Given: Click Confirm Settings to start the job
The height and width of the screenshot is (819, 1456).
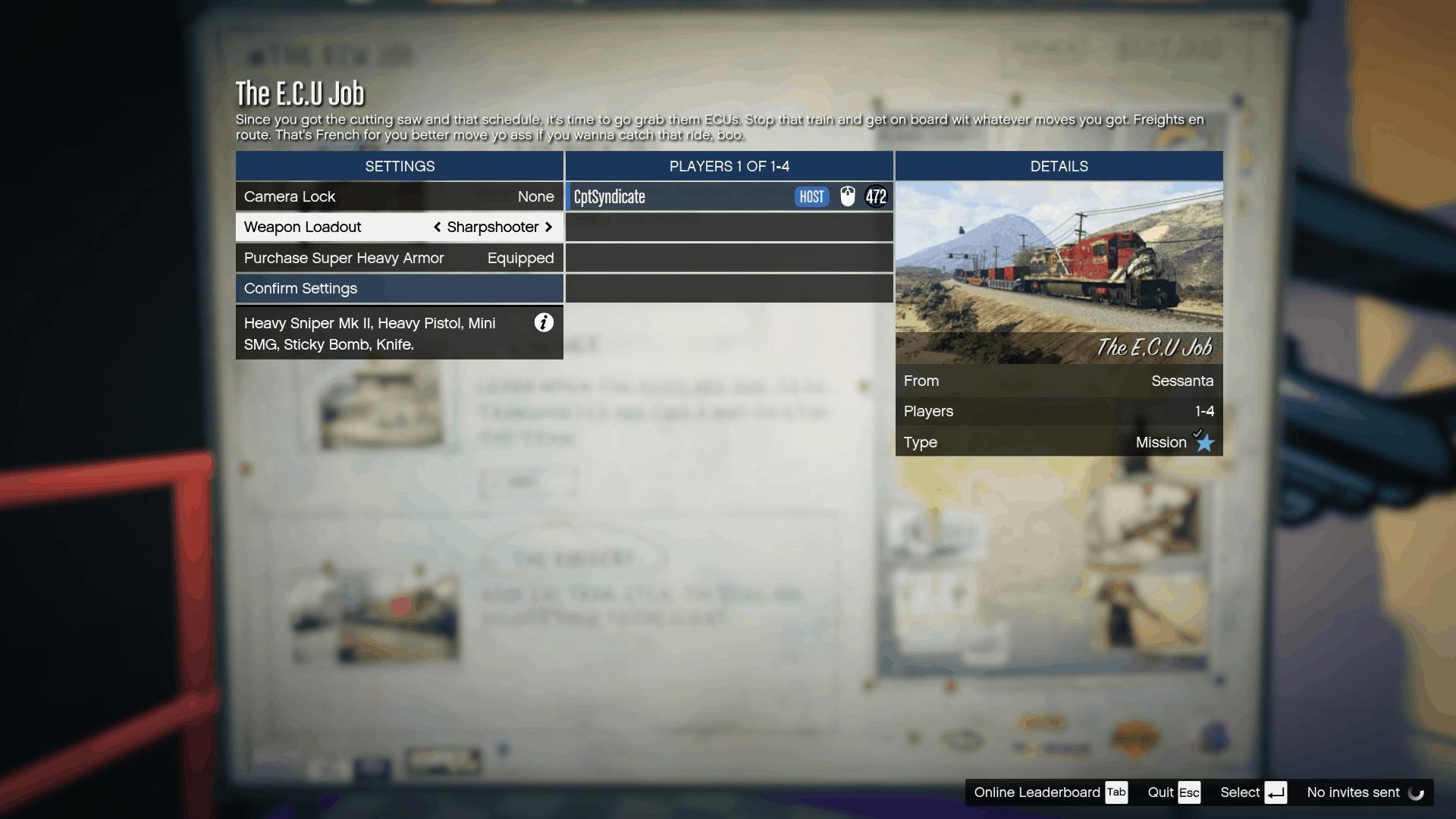Looking at the screenshot, I should pyautogui.click(x=398, y=288).
